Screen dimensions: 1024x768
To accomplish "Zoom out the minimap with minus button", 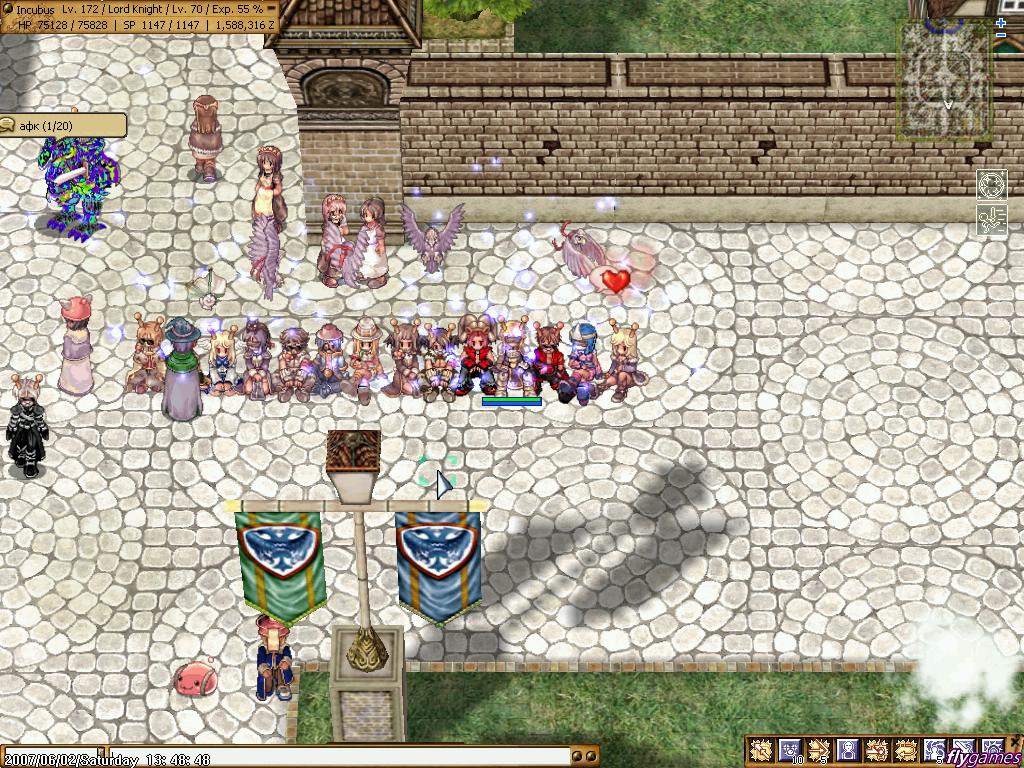I will coord(1001,35).
